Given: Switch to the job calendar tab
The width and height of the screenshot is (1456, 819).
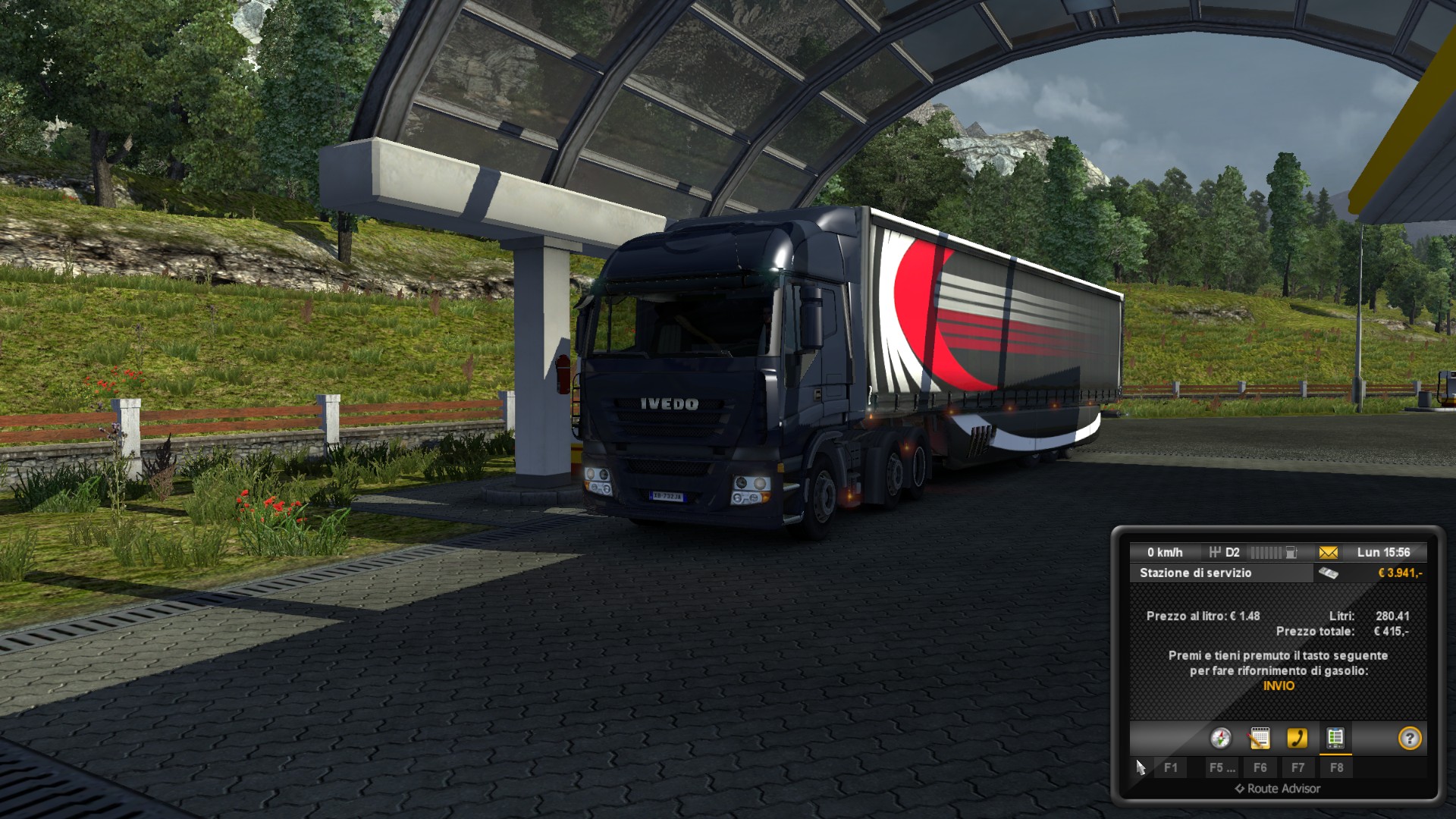Looking at the screenshot, I should click(1259, 738).
